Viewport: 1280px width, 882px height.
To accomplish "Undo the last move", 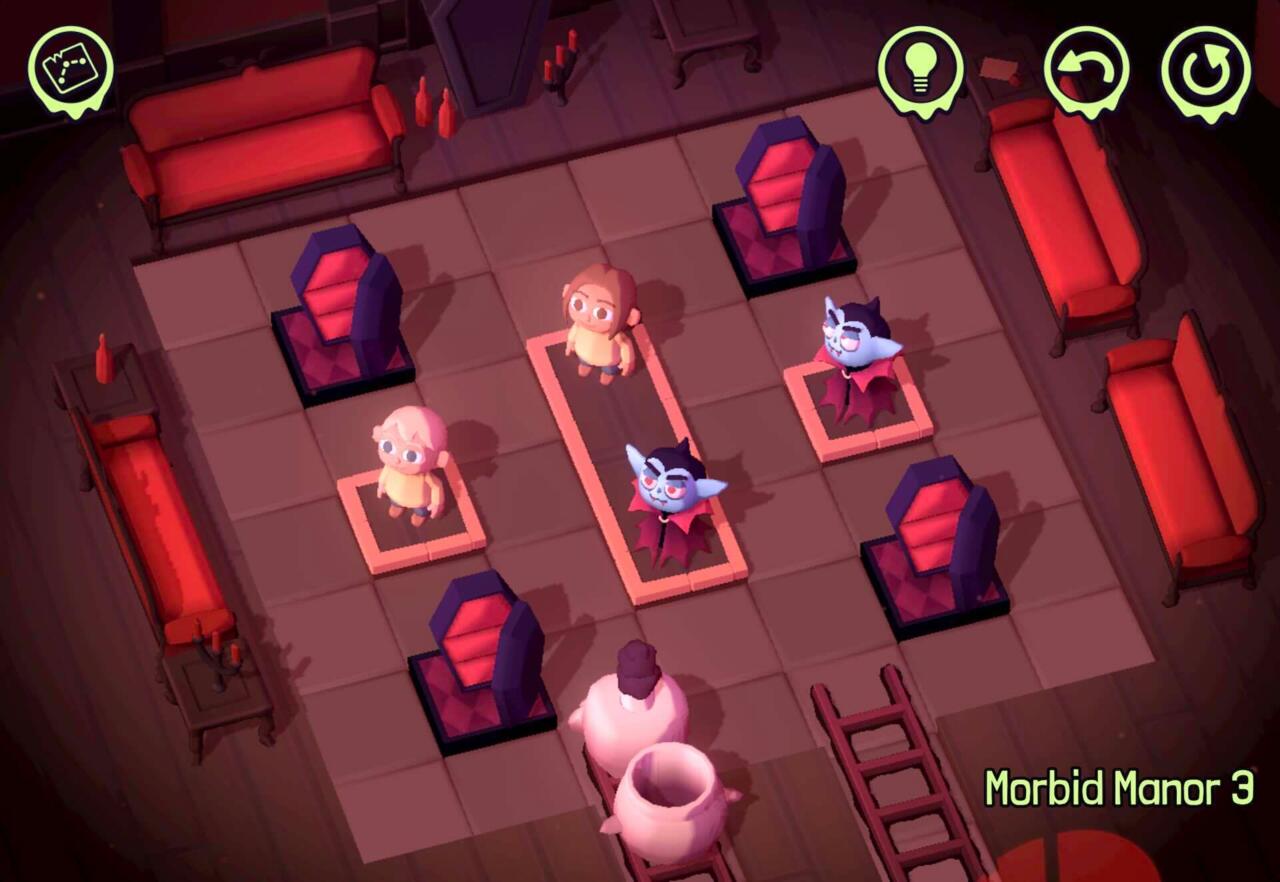I will pyautogui.click(x=1086, y=70).
